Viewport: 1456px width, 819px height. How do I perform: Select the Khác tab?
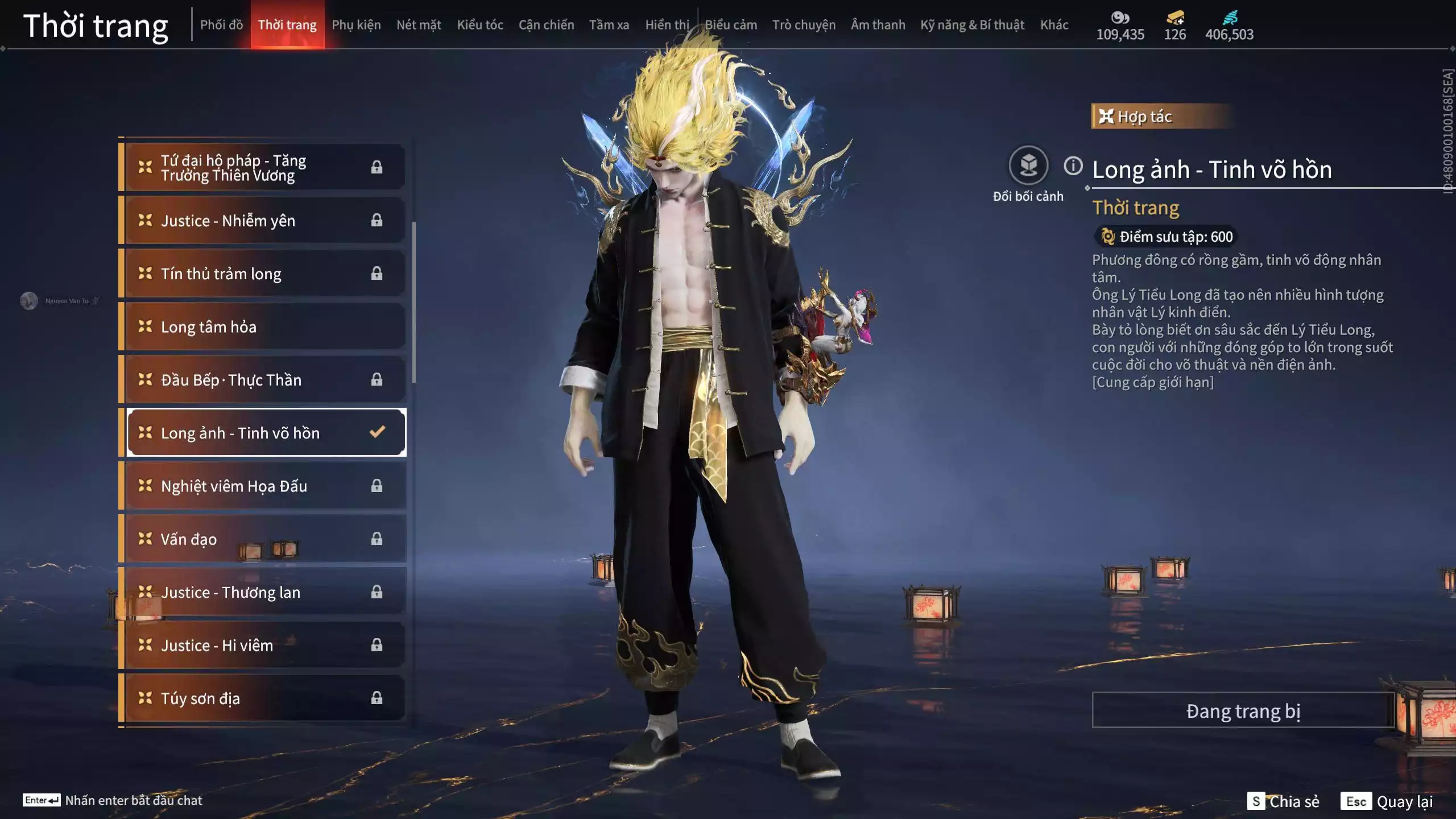click(1054, 25)
